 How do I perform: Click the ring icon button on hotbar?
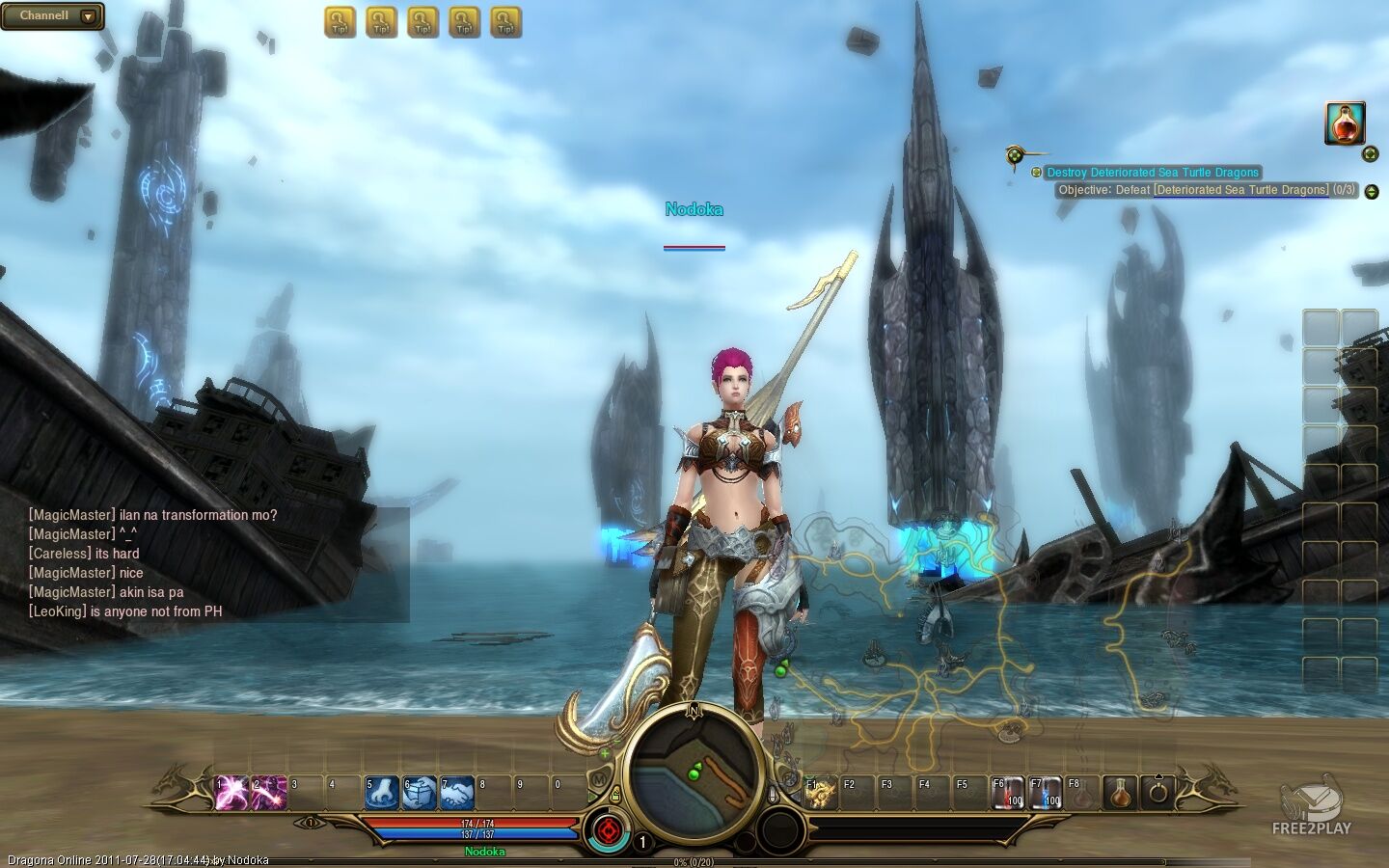1158,793
